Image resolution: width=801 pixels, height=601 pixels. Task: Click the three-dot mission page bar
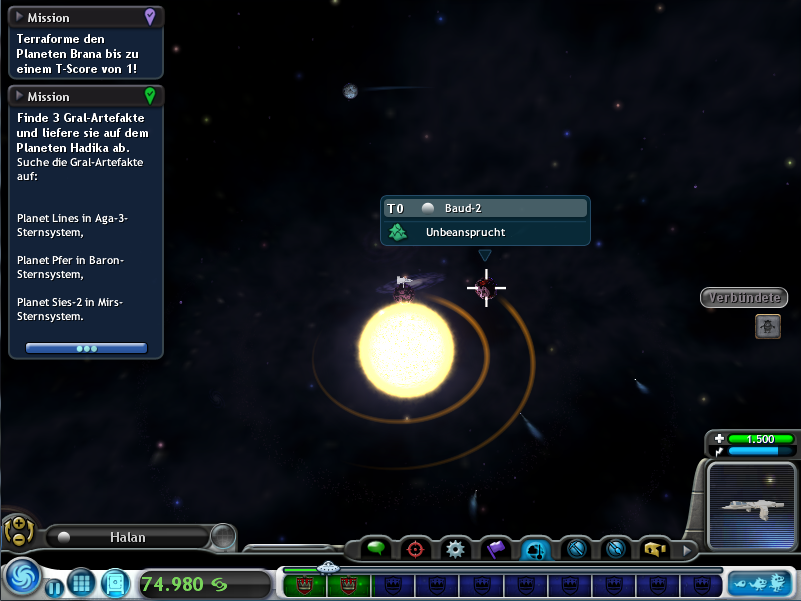tap(86, 348)
